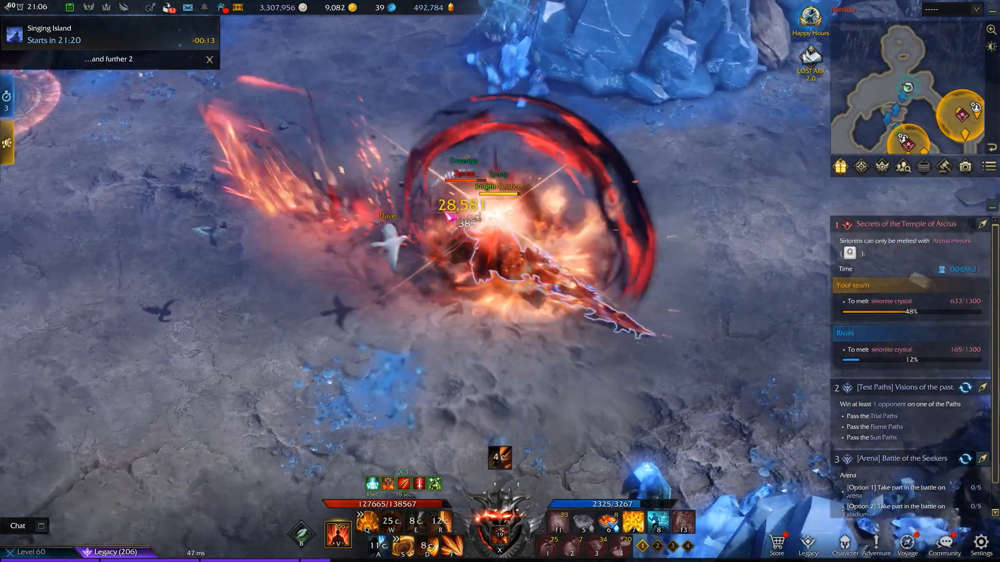Open the list menu icon below minimap
The width and height of the screenshot is (1000, 562).
point(989,166)
